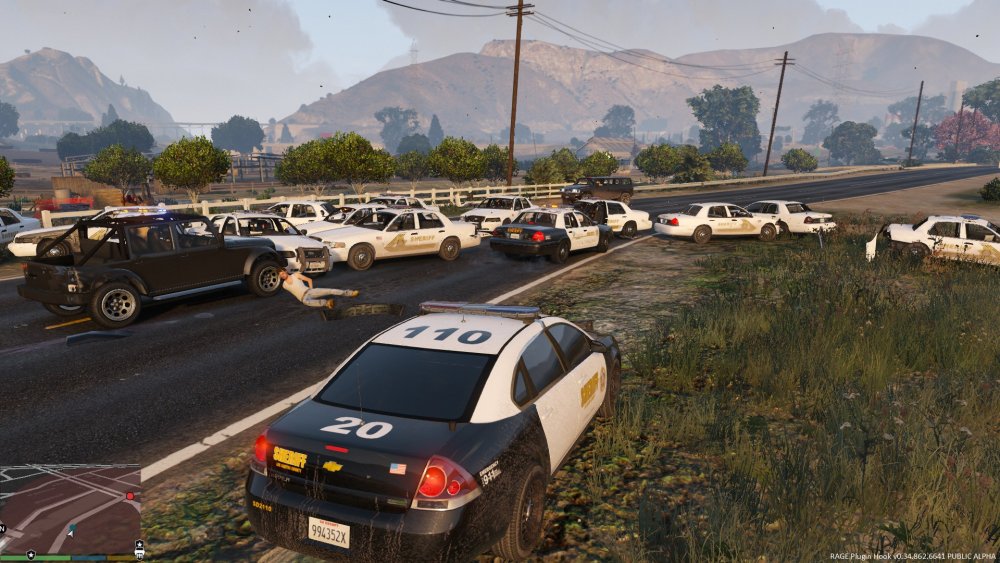
Task: Click the white player arrow on the minimap
Action: click(69, 533)
